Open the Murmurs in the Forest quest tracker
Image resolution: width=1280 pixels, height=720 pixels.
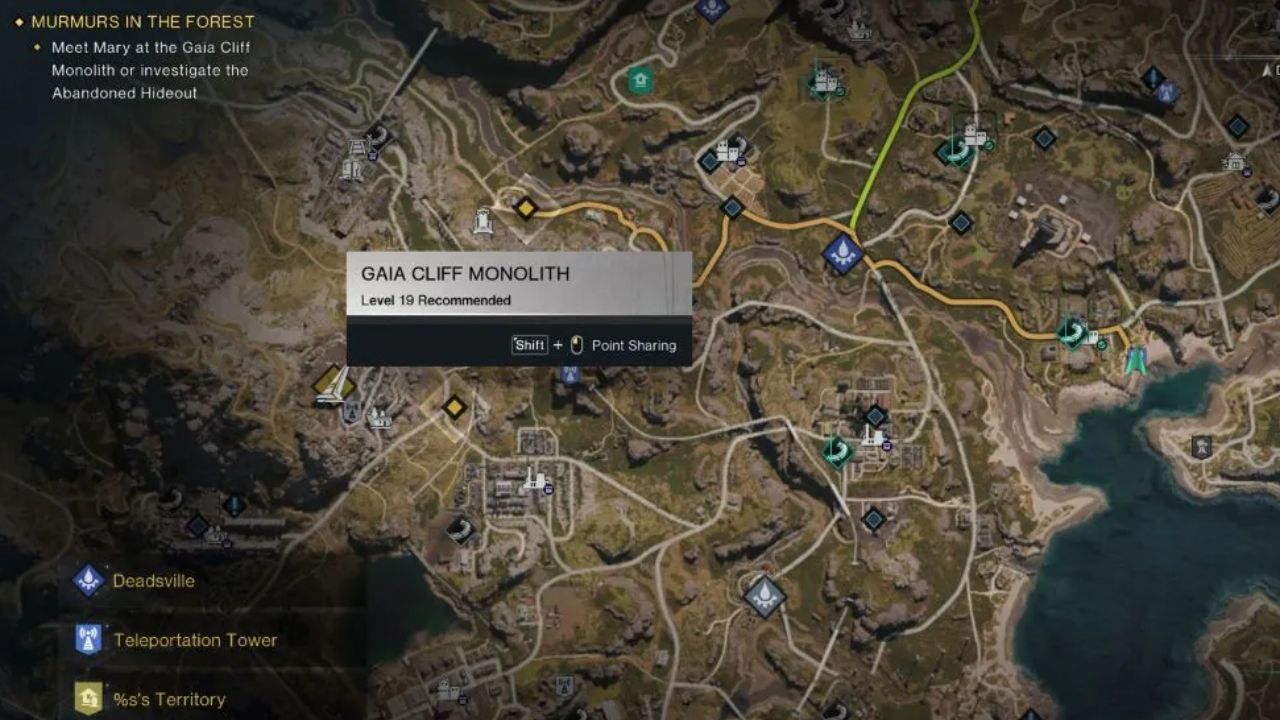[x=142, y=21]
